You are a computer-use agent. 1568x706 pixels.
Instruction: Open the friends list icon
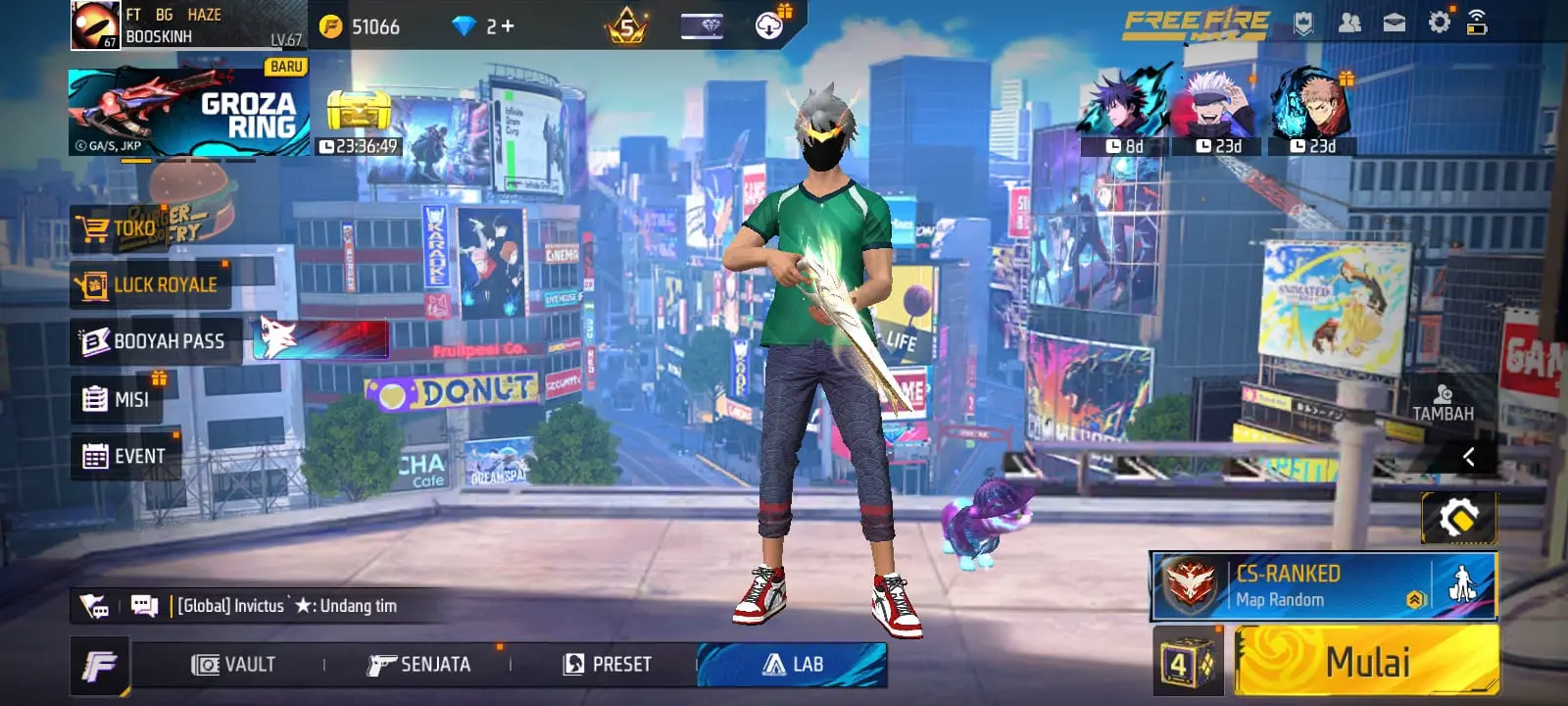[1349, 23]
